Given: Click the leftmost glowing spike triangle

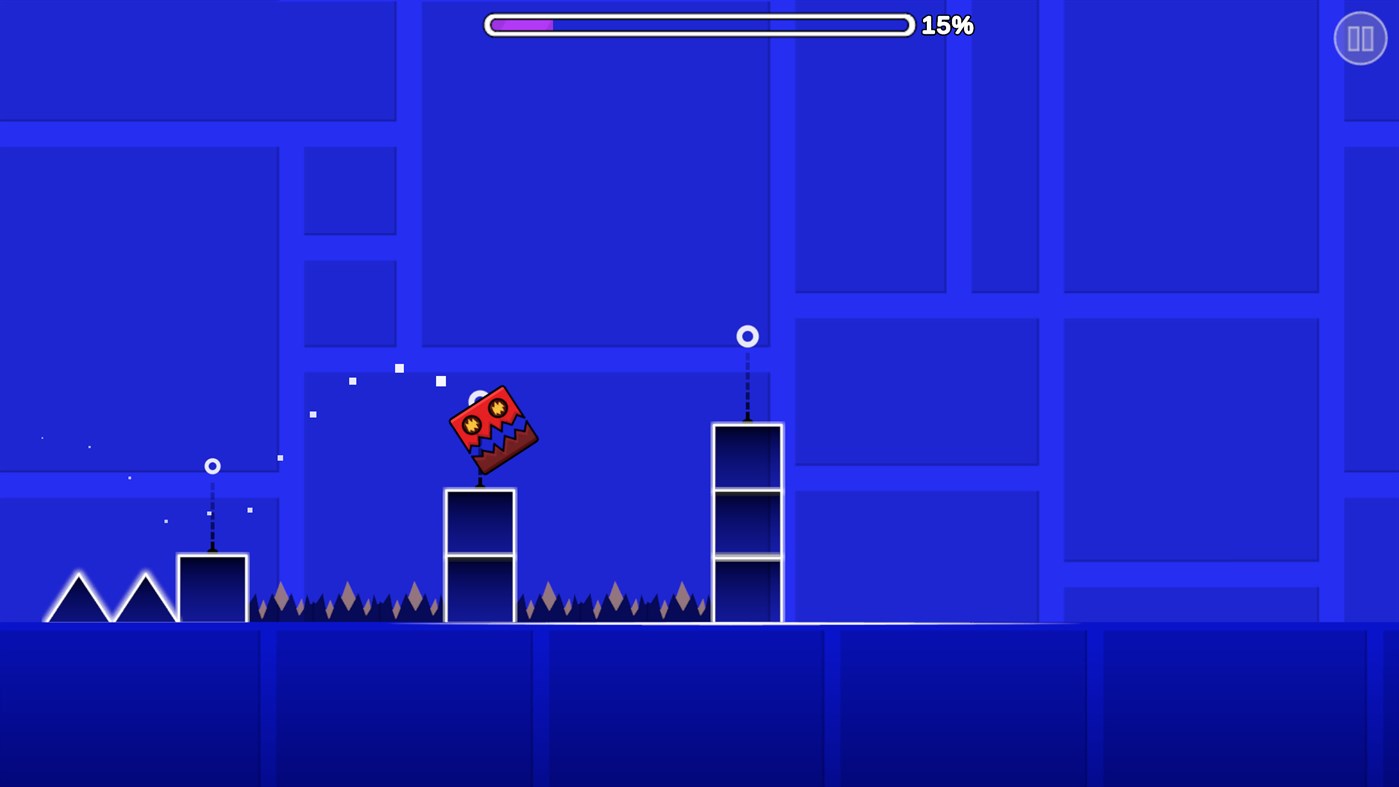Looking at the screenshot, I should pyautogui.click(x=79, y=595).
